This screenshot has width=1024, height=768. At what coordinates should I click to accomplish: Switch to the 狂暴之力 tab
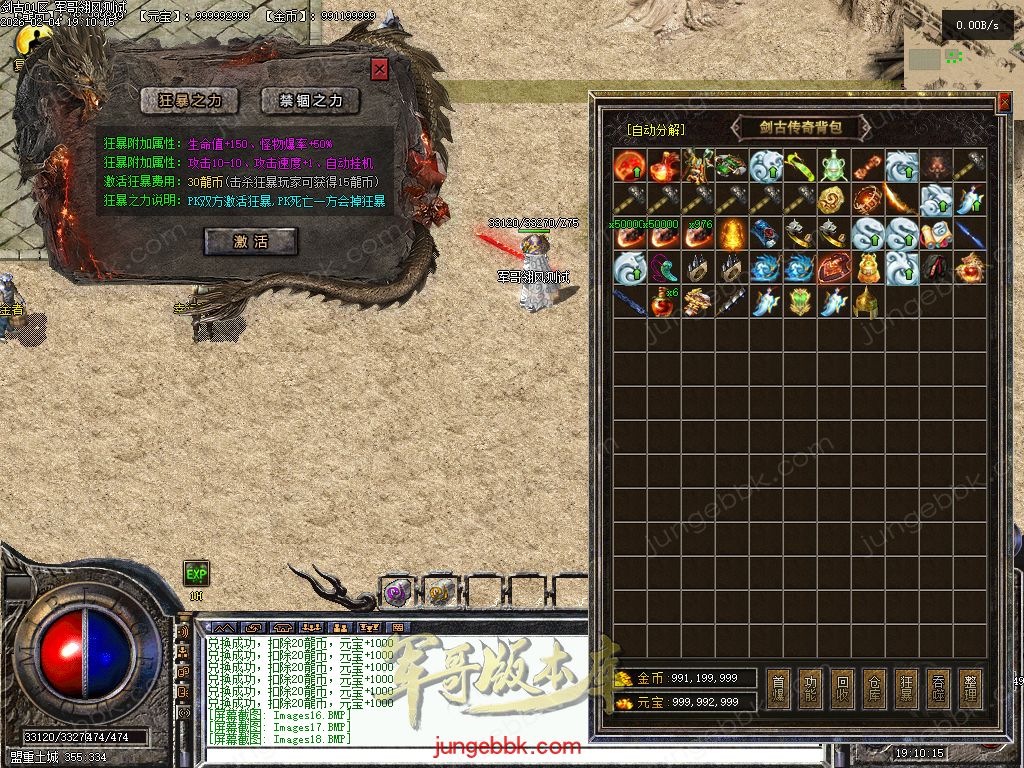coord(189,100)
